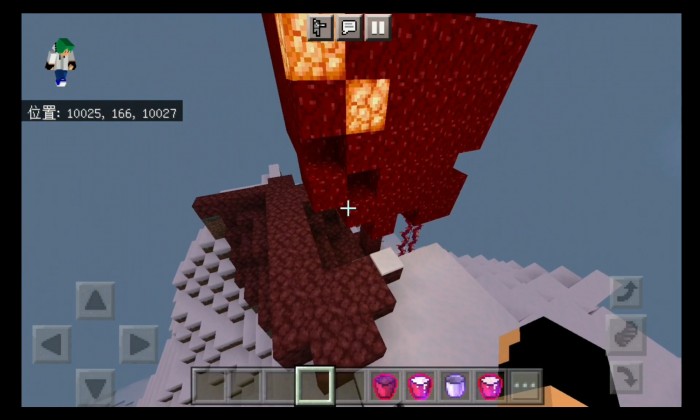Viewport: 700px width, 420px height.
Task: Open the emote menu button
Action: pos(320,27)
